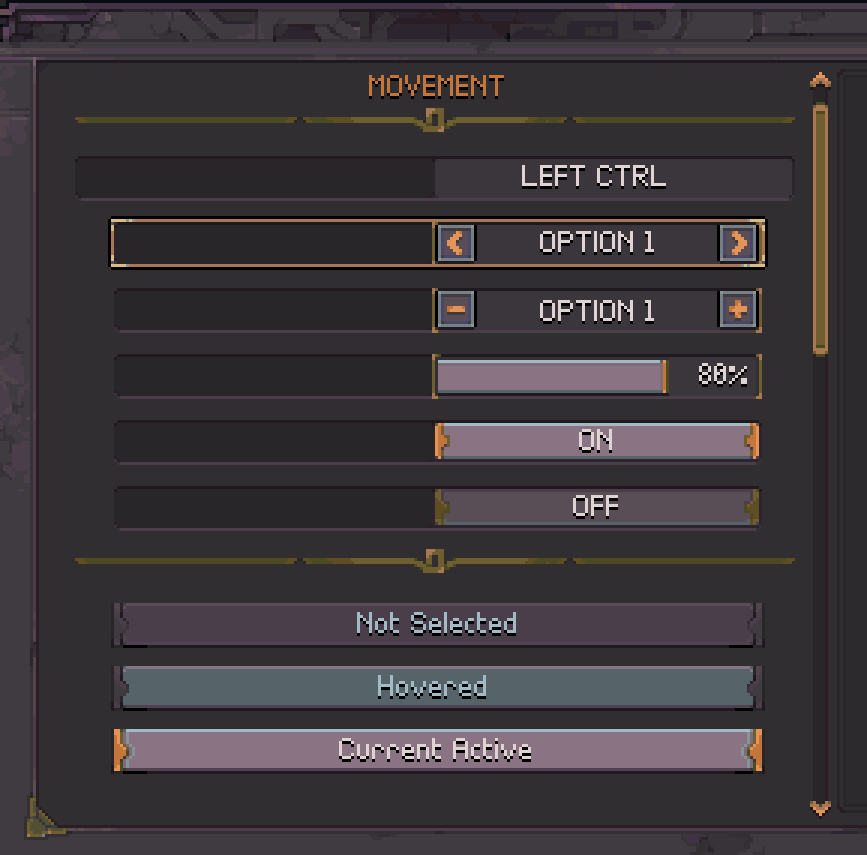Select previous option with orange left arrow
This screenshot has height=855, width=867.
(456, 243)
